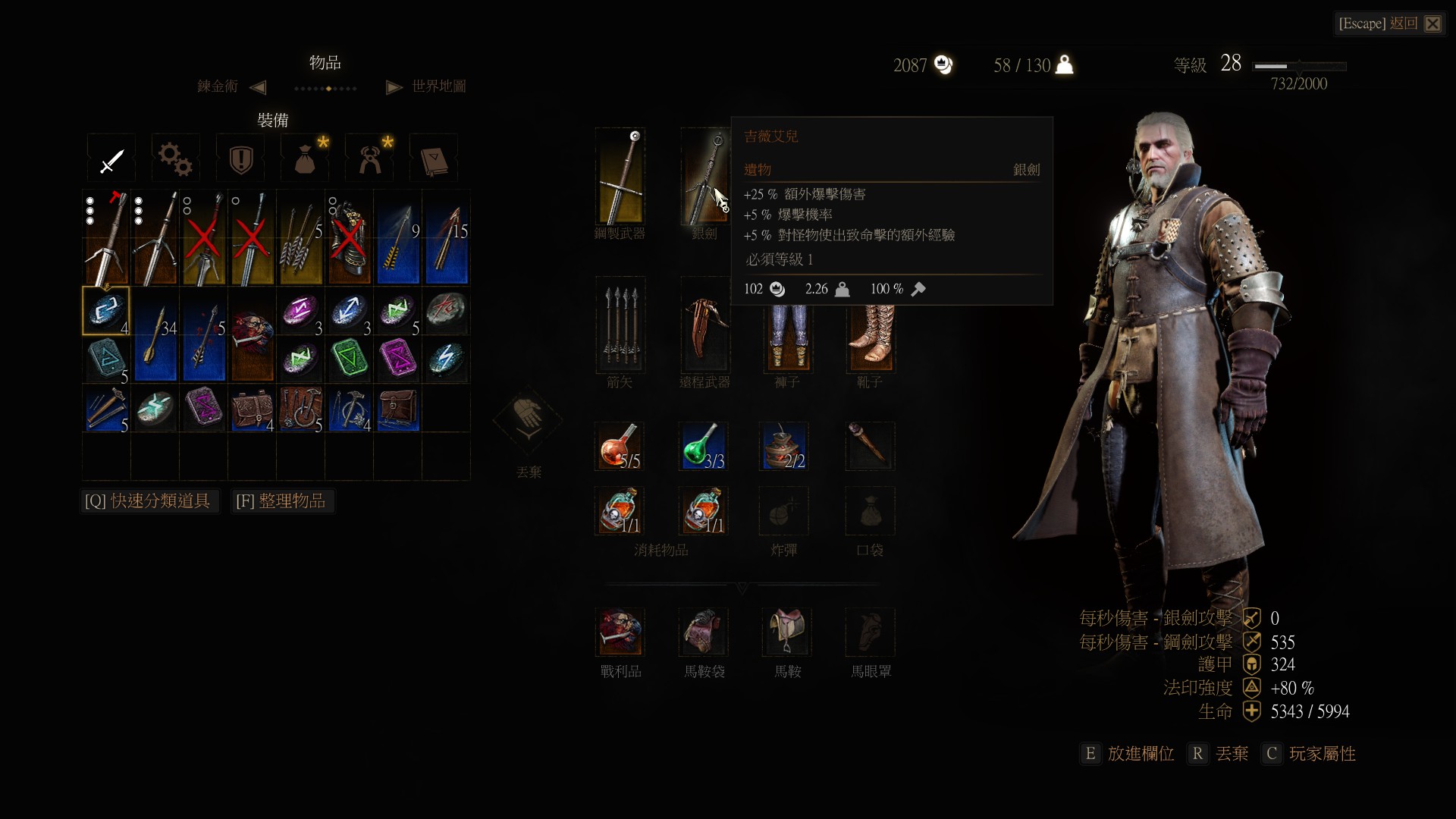Choose the red potion consumable slot
Screen dimensions: 1456x819
[x=620, y=447]
